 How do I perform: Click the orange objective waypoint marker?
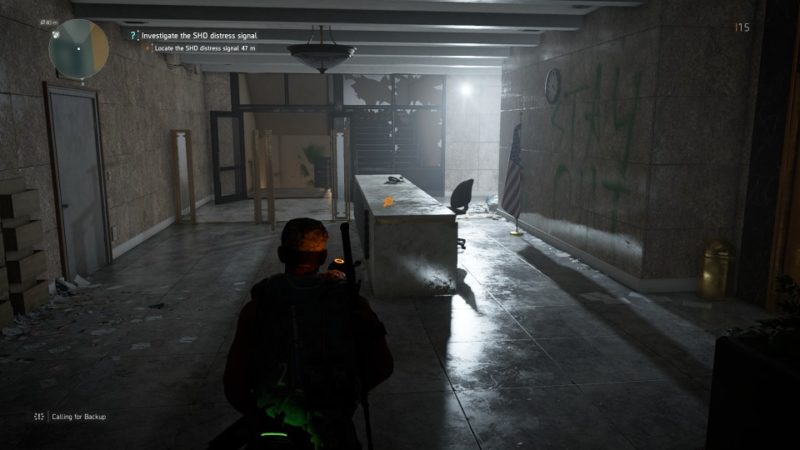(x=388, y=202)
